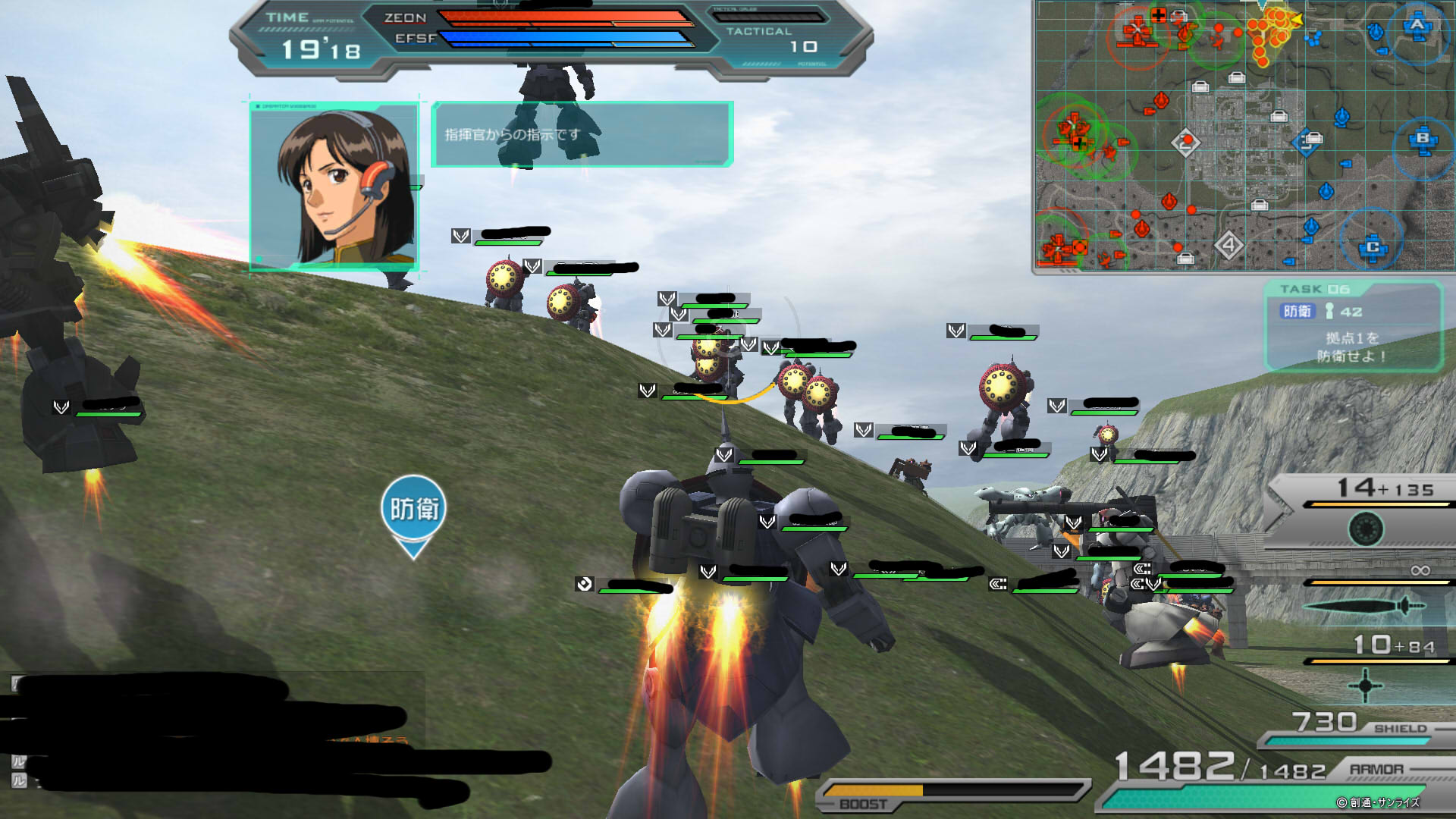Select base C marker on minimap
The height and width of the screenshot is (819, 1456).
click(x=1373, y=247)
